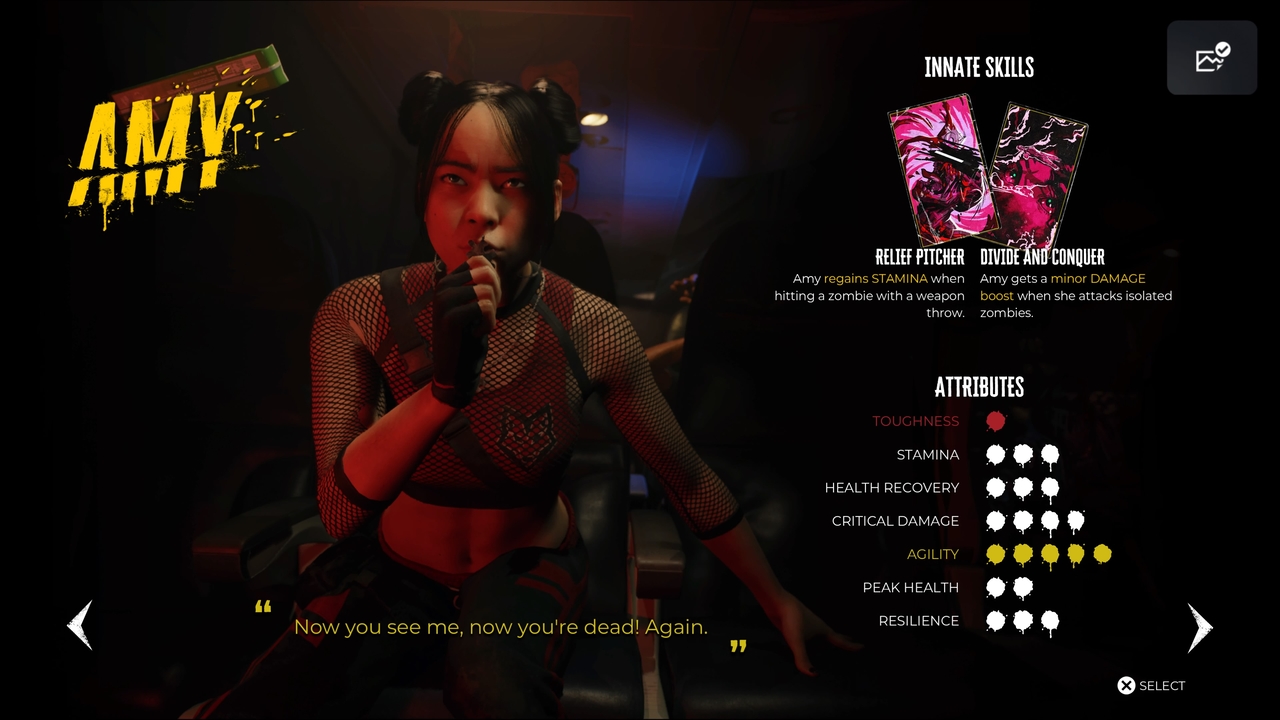Click Amy's character quote text
The height and width of the screenshot is (720, 1280).
500,627
